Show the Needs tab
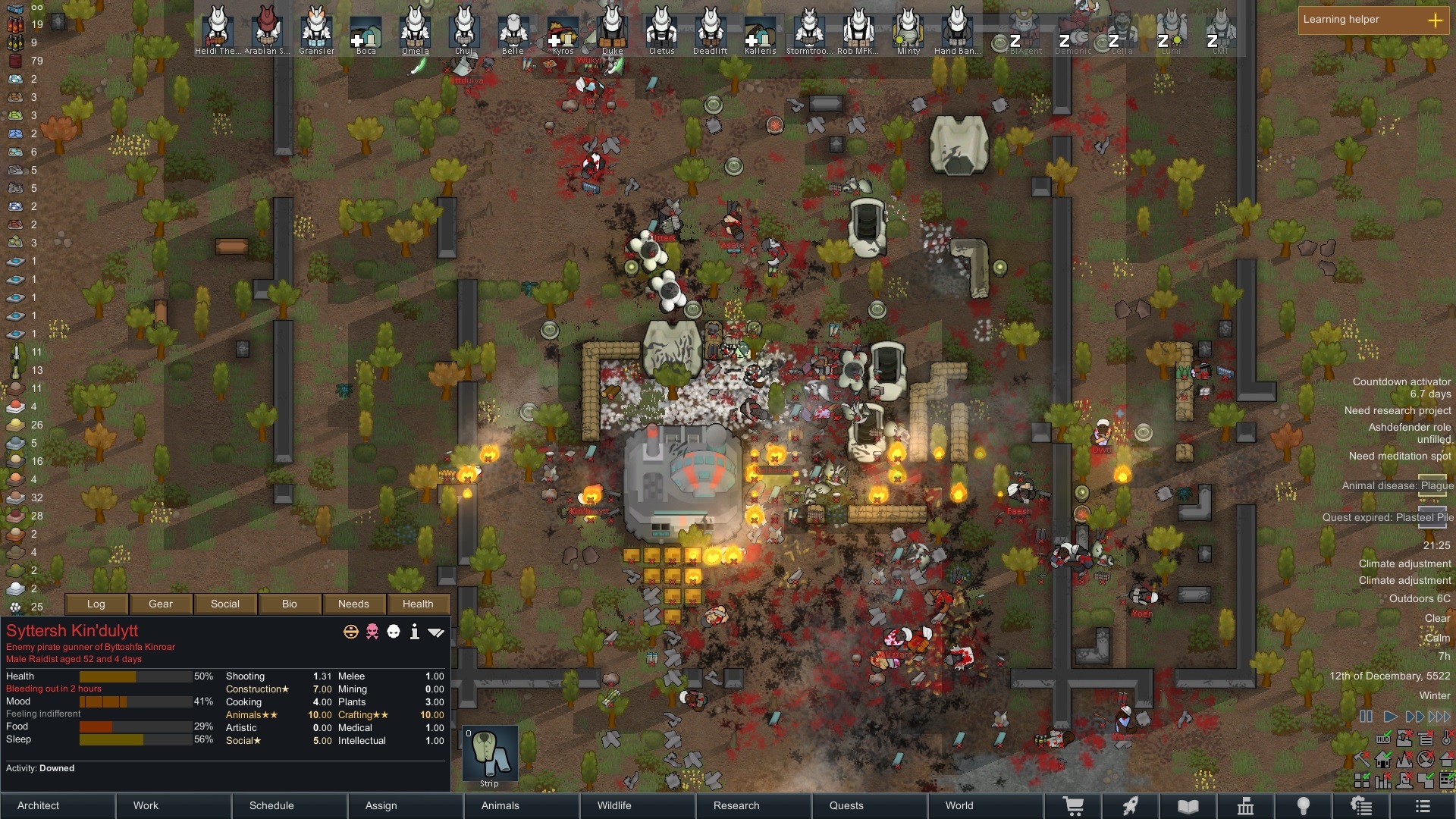 pos(353,604)
